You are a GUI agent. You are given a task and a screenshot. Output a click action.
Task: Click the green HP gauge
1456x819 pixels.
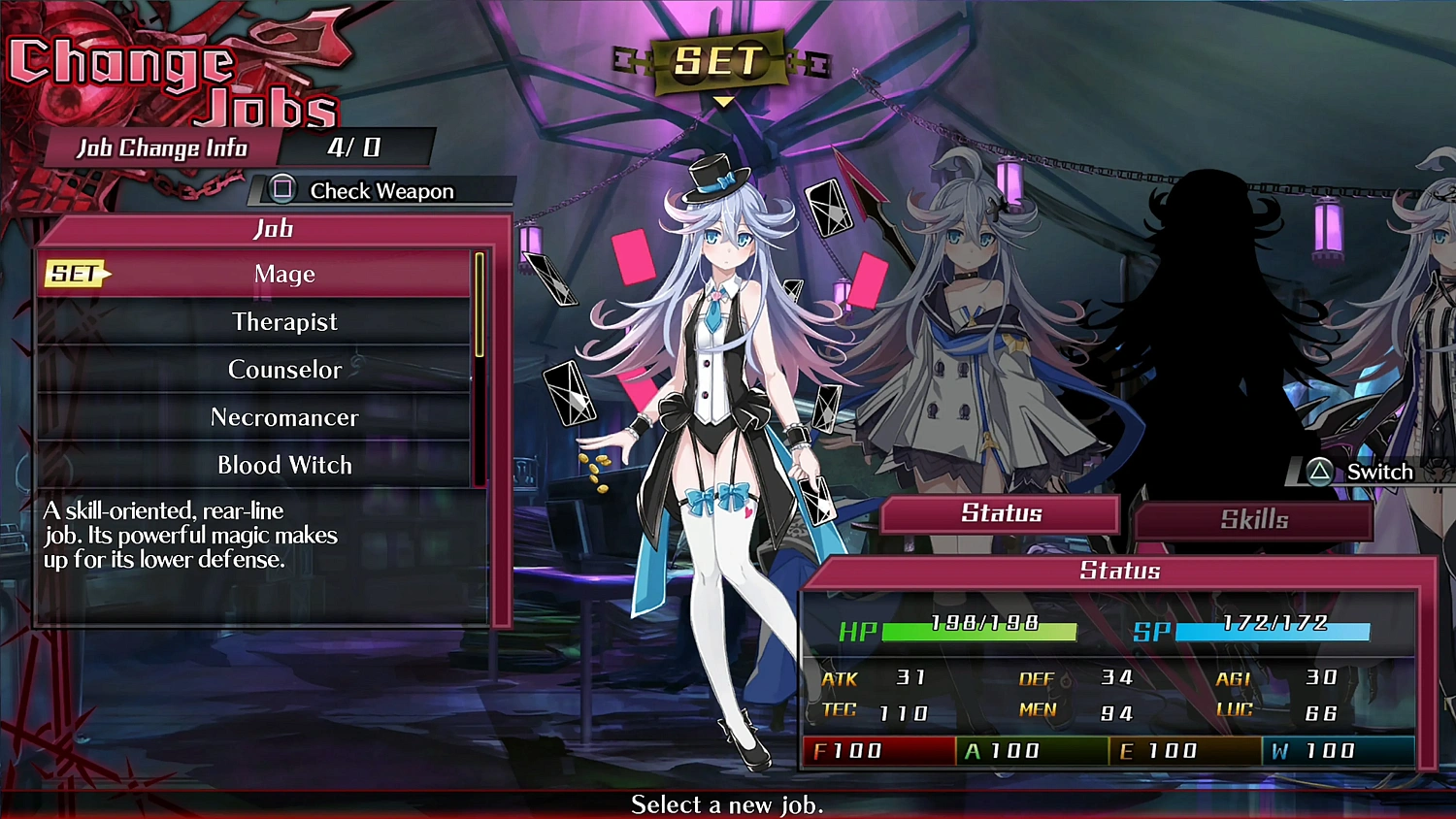click(980, 632)
